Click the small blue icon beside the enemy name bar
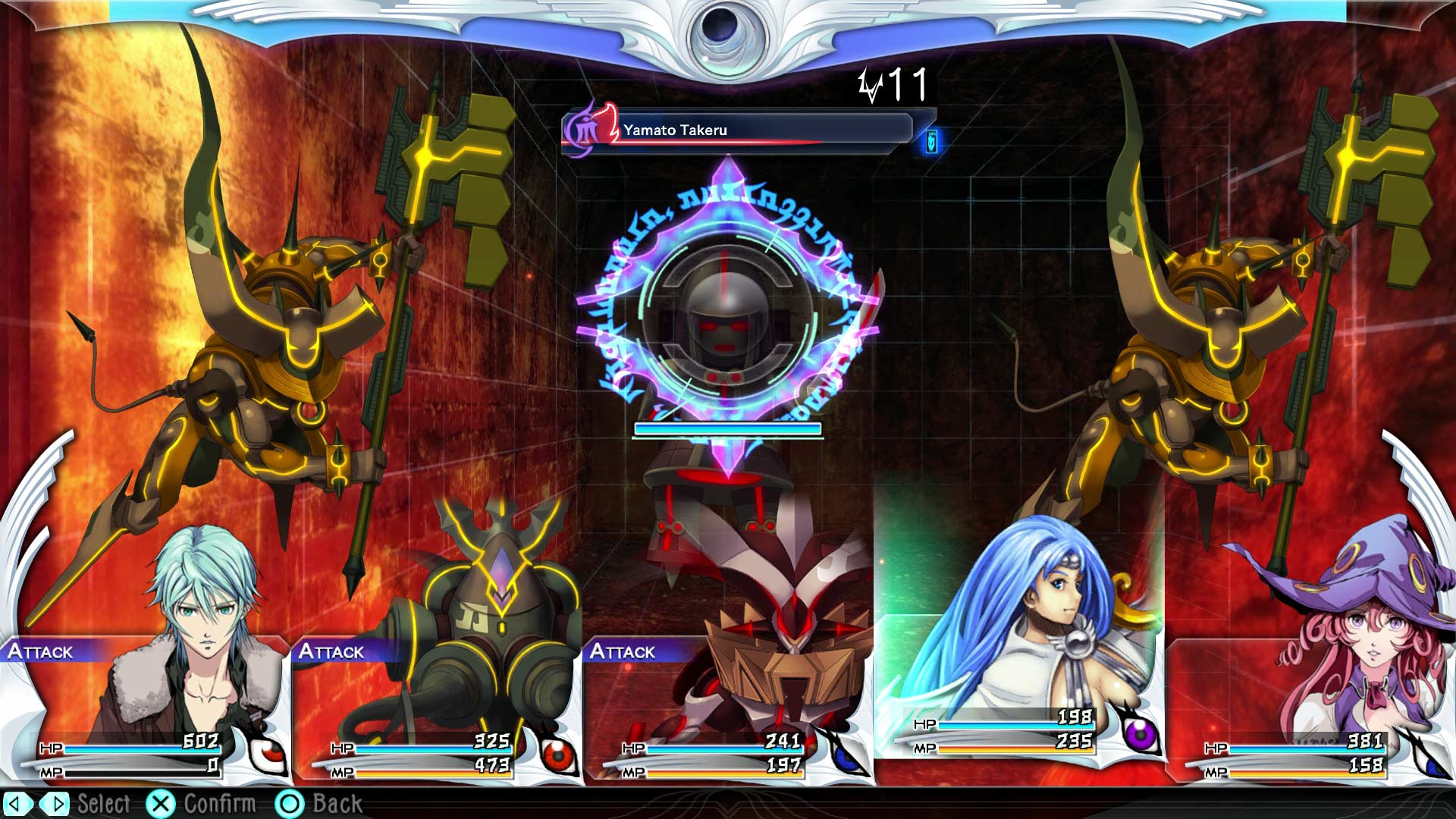Image resolution: width=1456 pixels, height=819 pixels. point(931,141)
